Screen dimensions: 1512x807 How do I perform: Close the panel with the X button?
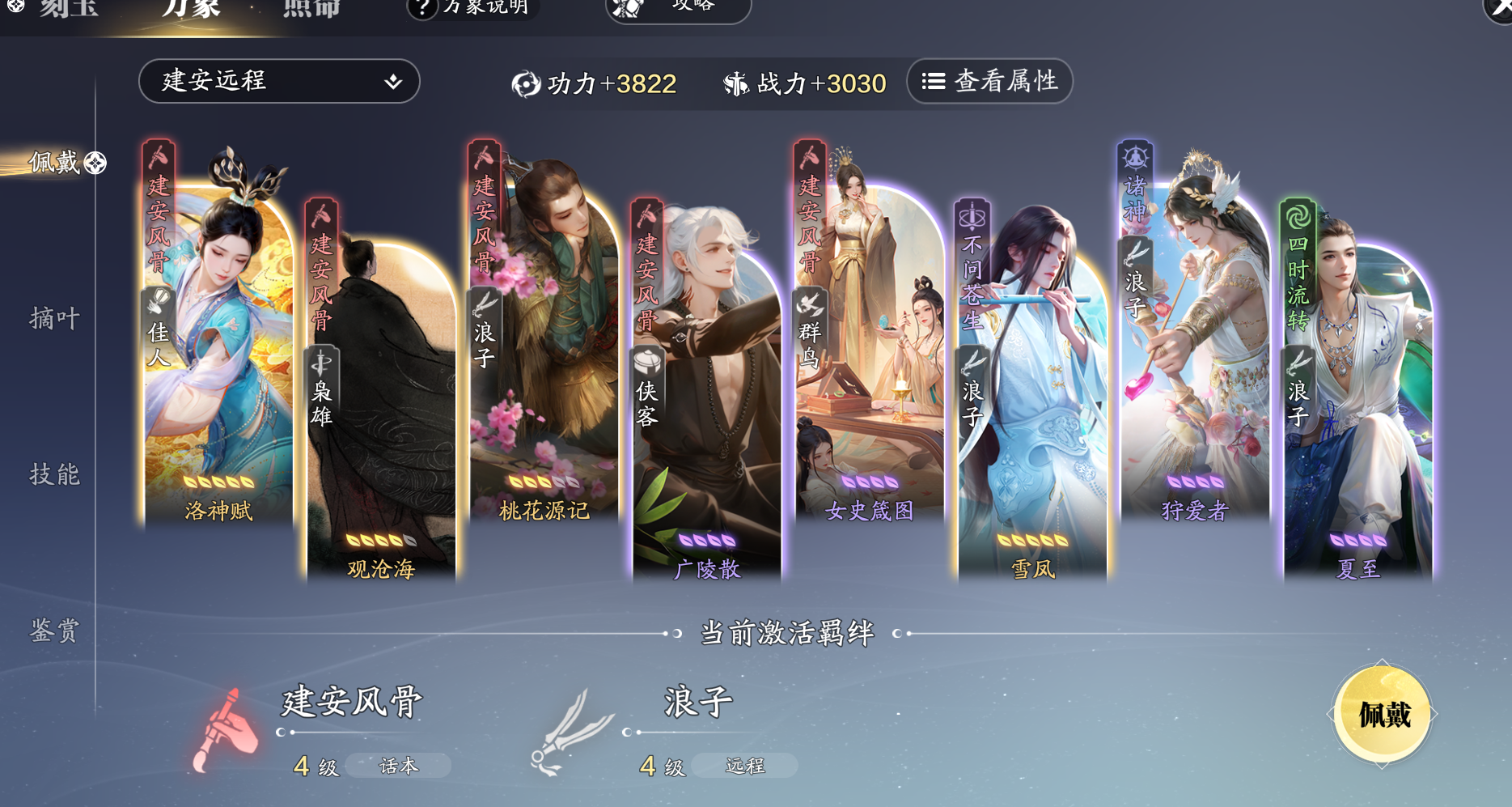click(x=1498, y=8)
